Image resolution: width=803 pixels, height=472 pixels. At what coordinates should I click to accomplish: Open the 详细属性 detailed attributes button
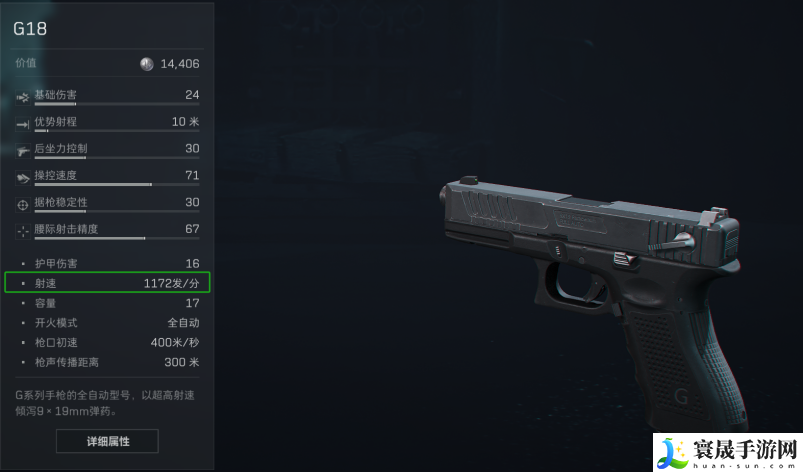107,440
